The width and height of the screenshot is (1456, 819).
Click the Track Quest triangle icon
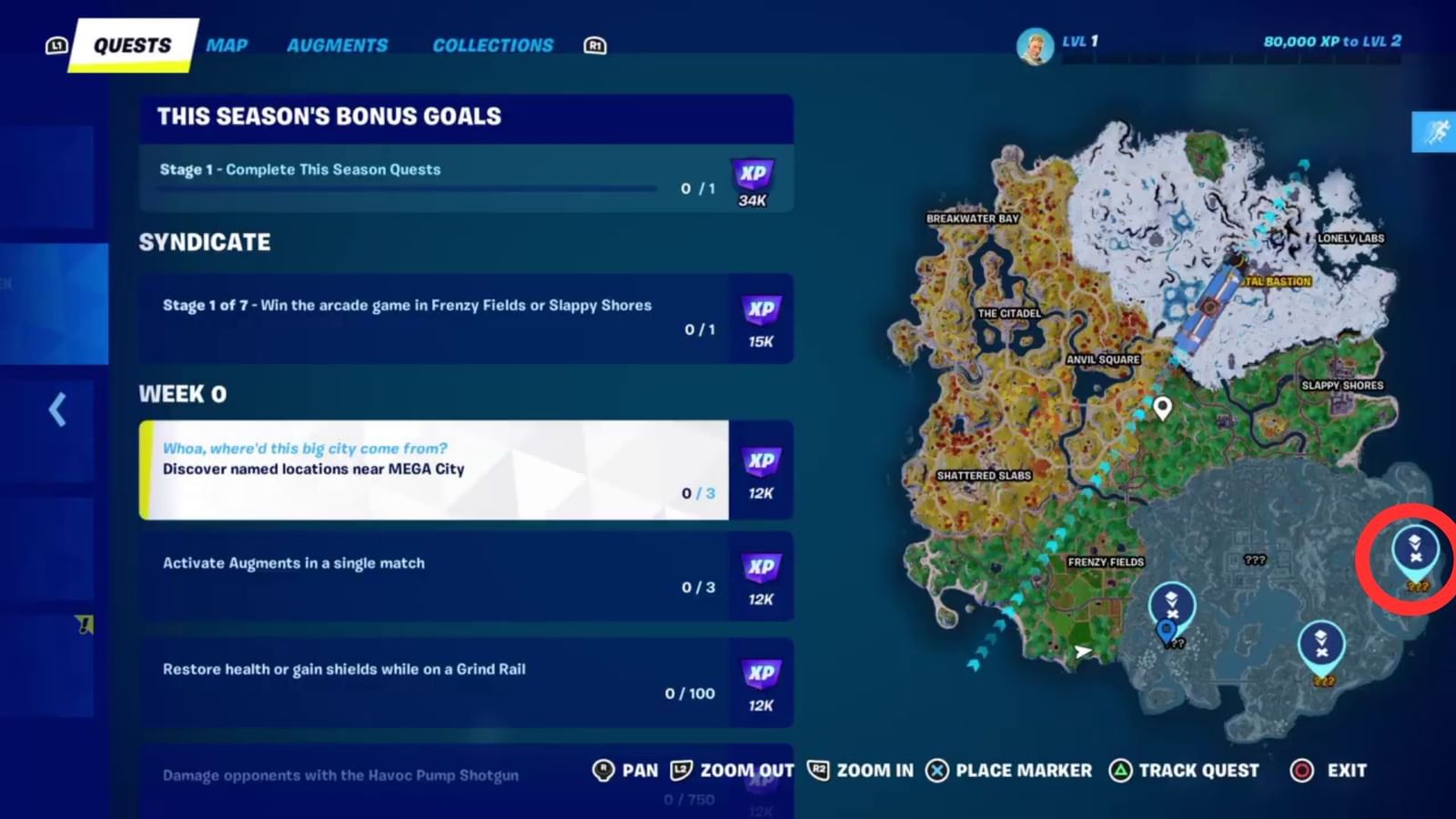(x=1118, y=770)
